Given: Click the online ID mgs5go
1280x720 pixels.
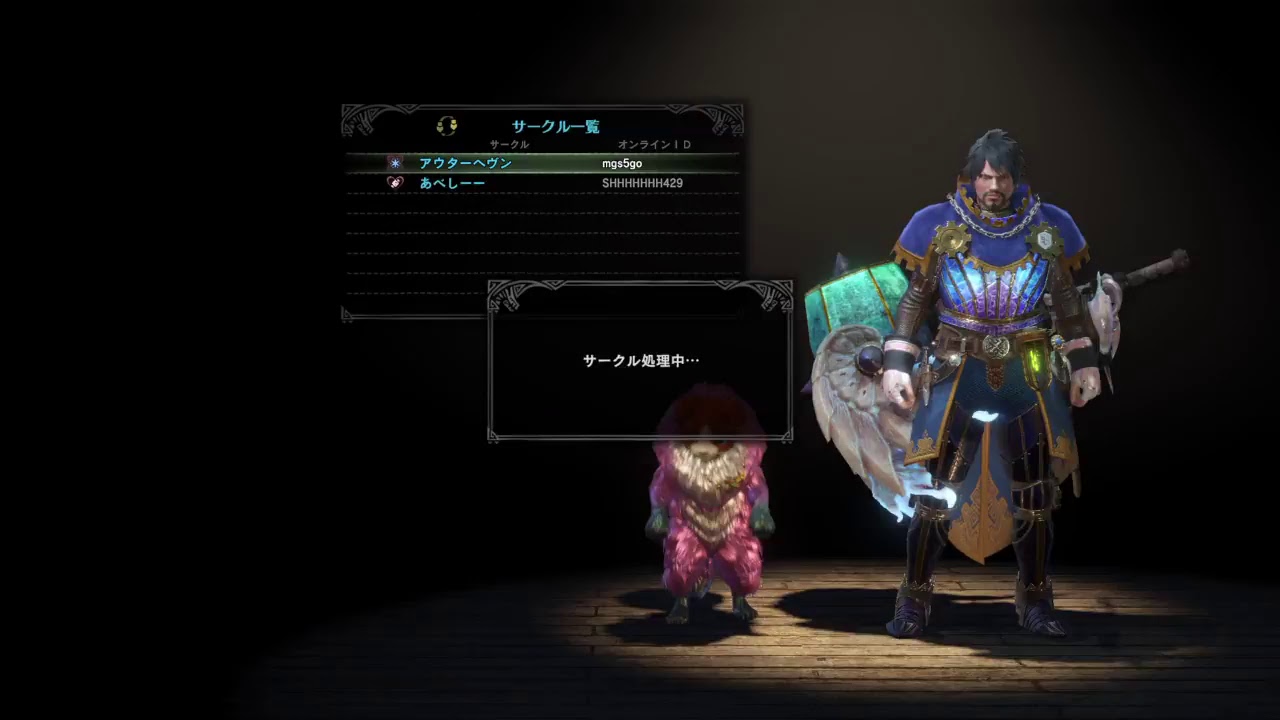Looking at the screenshot, I should (622, 162).
